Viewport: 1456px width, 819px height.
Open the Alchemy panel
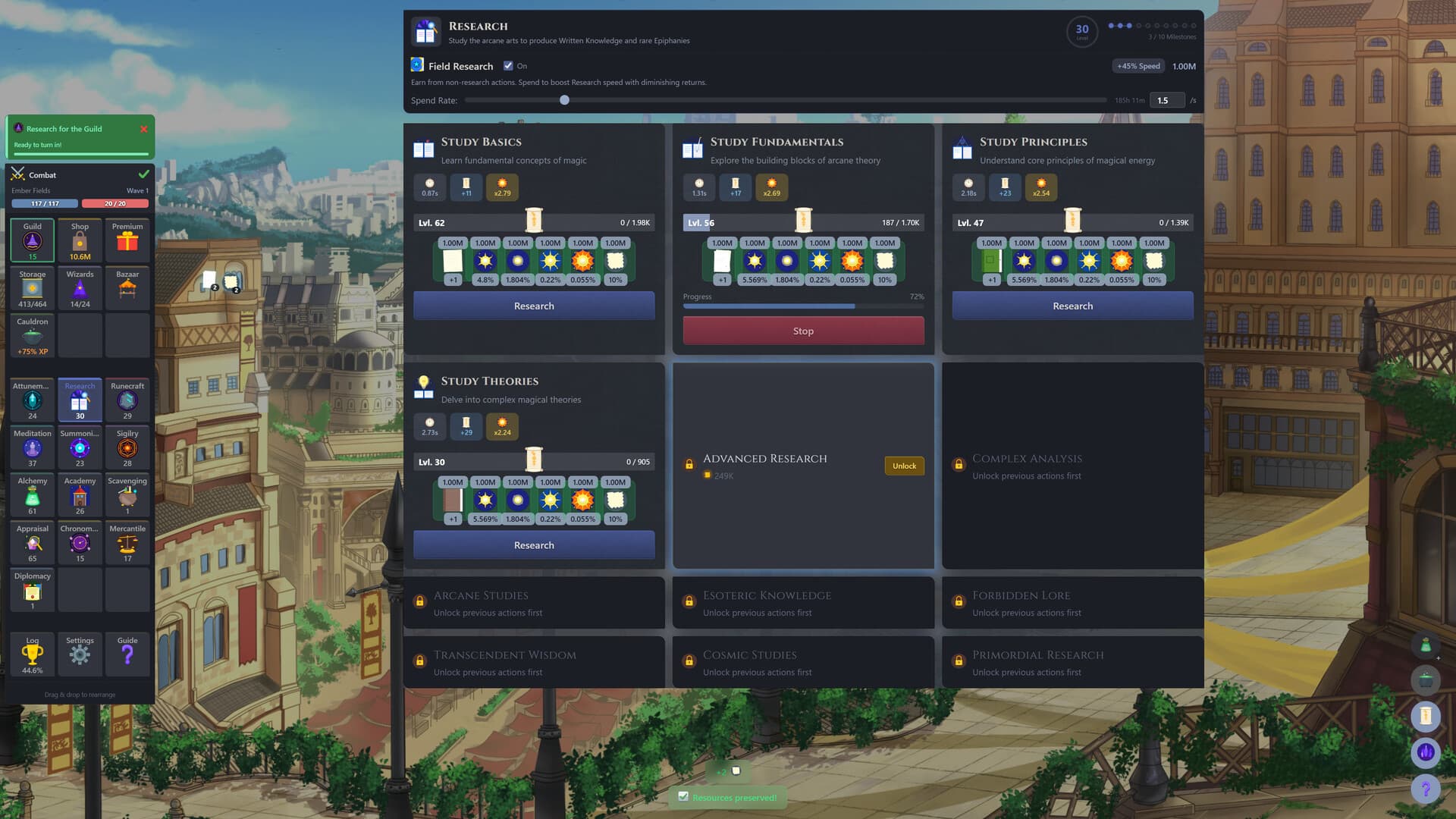pos(32,495)
